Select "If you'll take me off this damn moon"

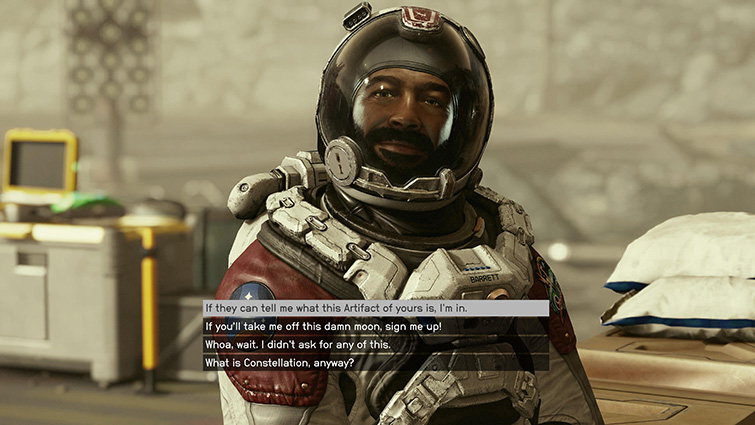pyautogui.click(x=323, y=326)
